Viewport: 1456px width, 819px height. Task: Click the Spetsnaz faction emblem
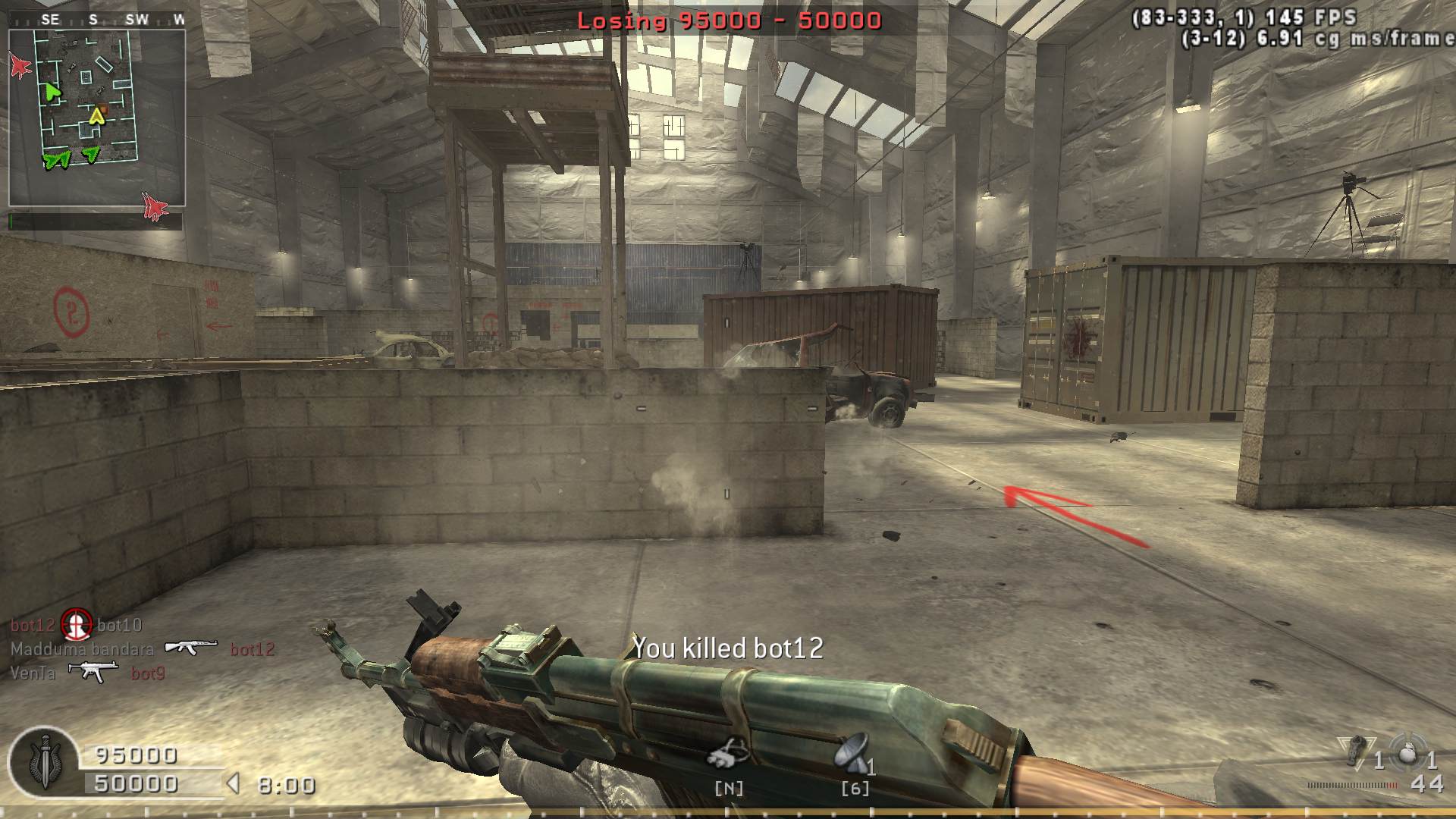pyautogui.click(x=45, y=761)
